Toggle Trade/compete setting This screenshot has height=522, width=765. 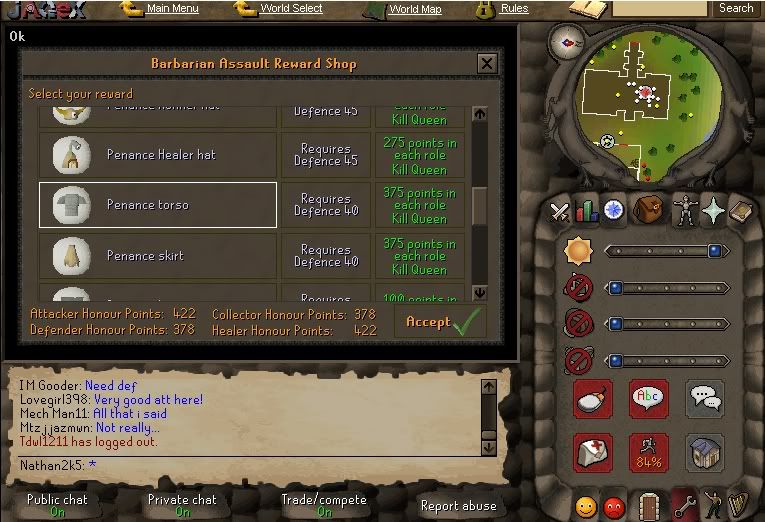325,505
